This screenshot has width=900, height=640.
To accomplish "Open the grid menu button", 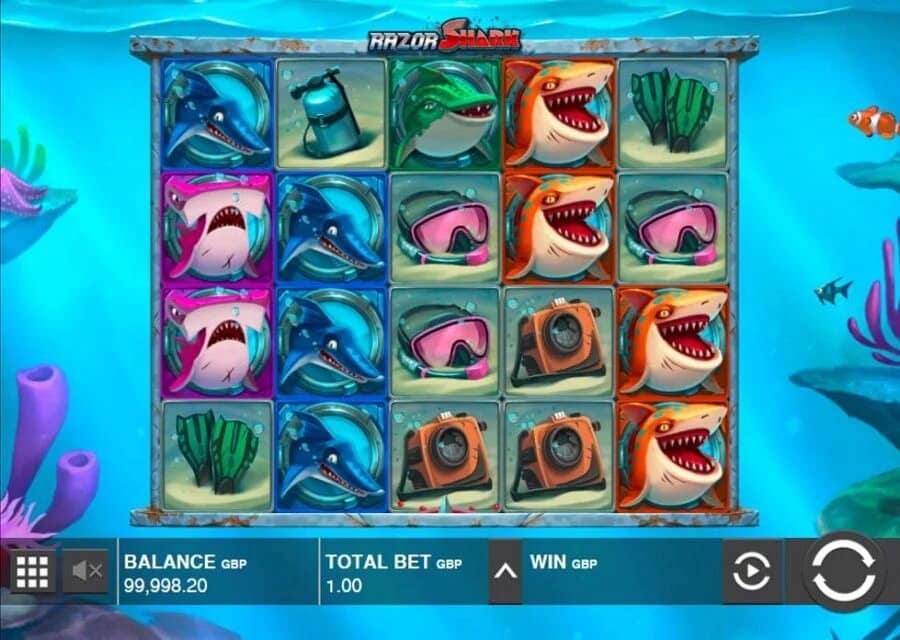I will coord(32,571).
